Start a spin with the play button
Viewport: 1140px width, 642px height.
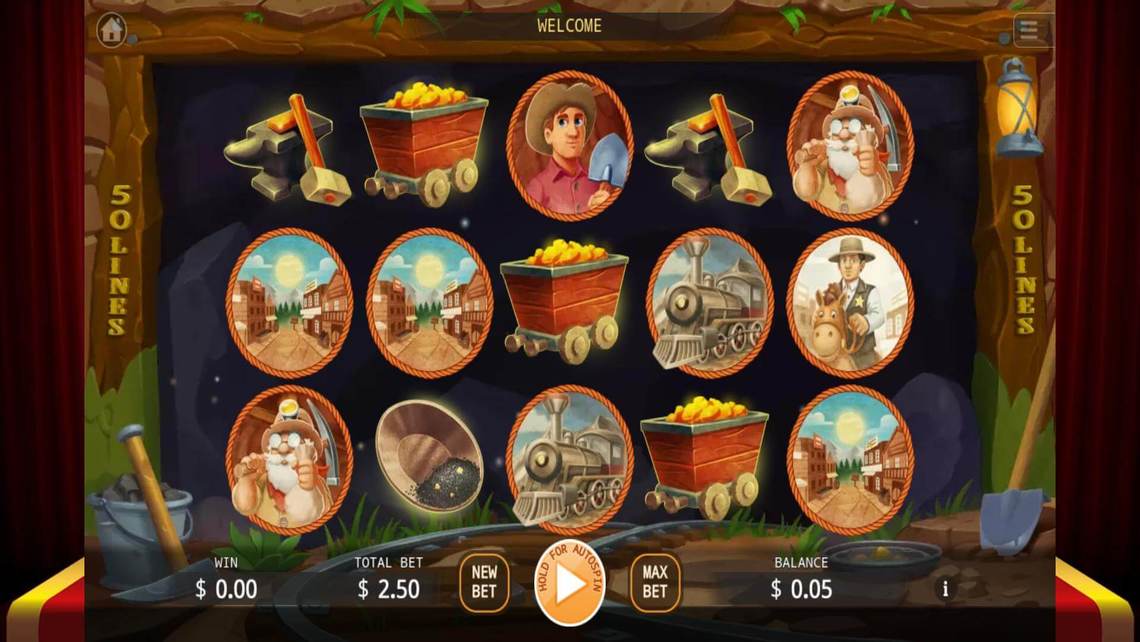[570, 583]
